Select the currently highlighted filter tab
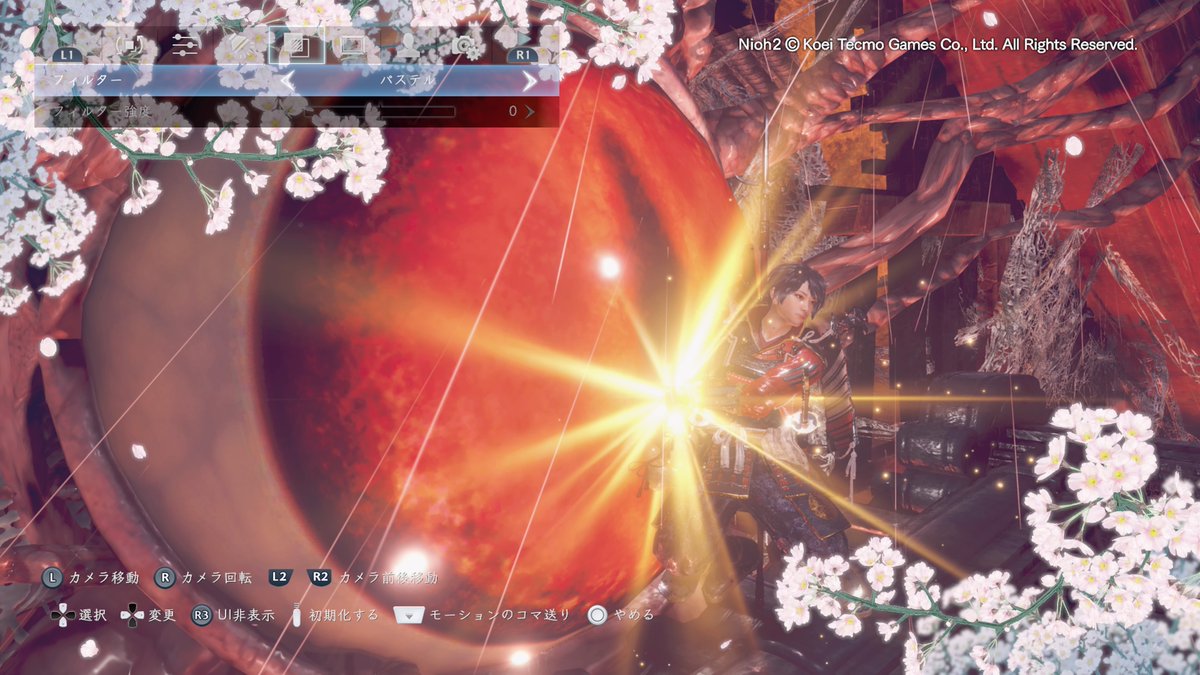The height and width of the screenshot is (675, 1200). coord(297,45)
